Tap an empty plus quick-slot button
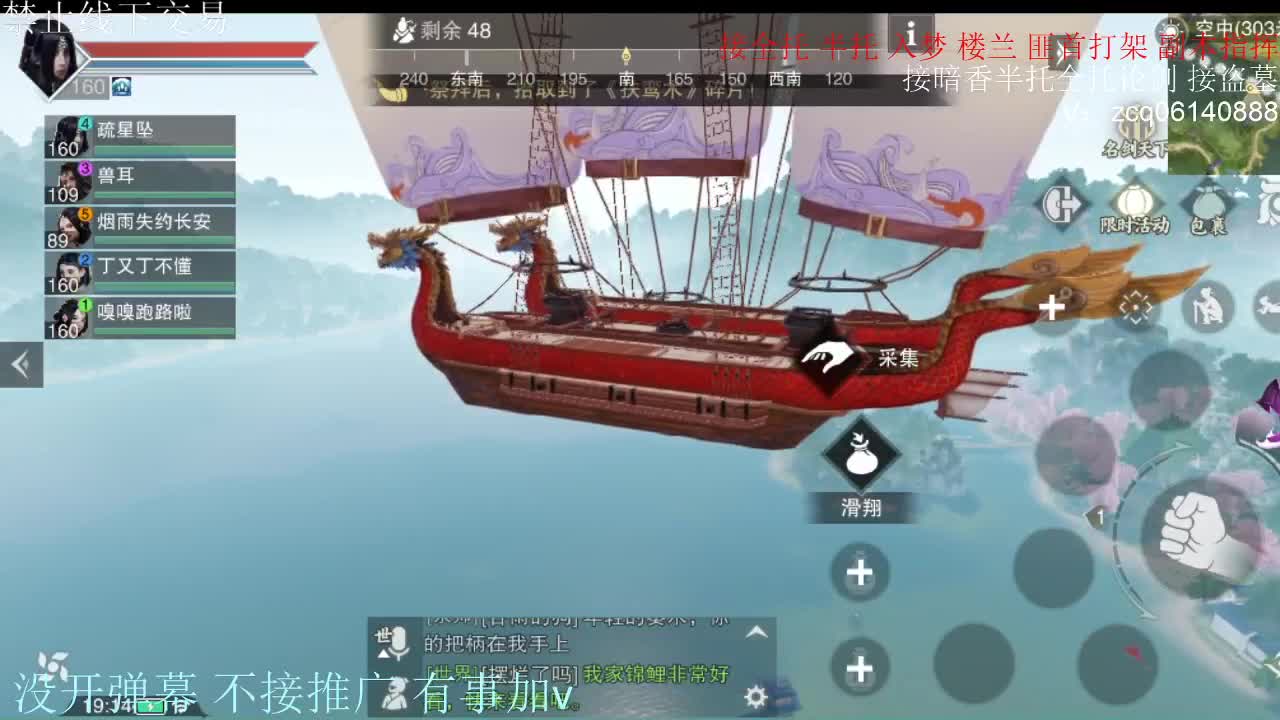Image resolution: width=1280 pixels, height=720 pixels. point(859,572)
